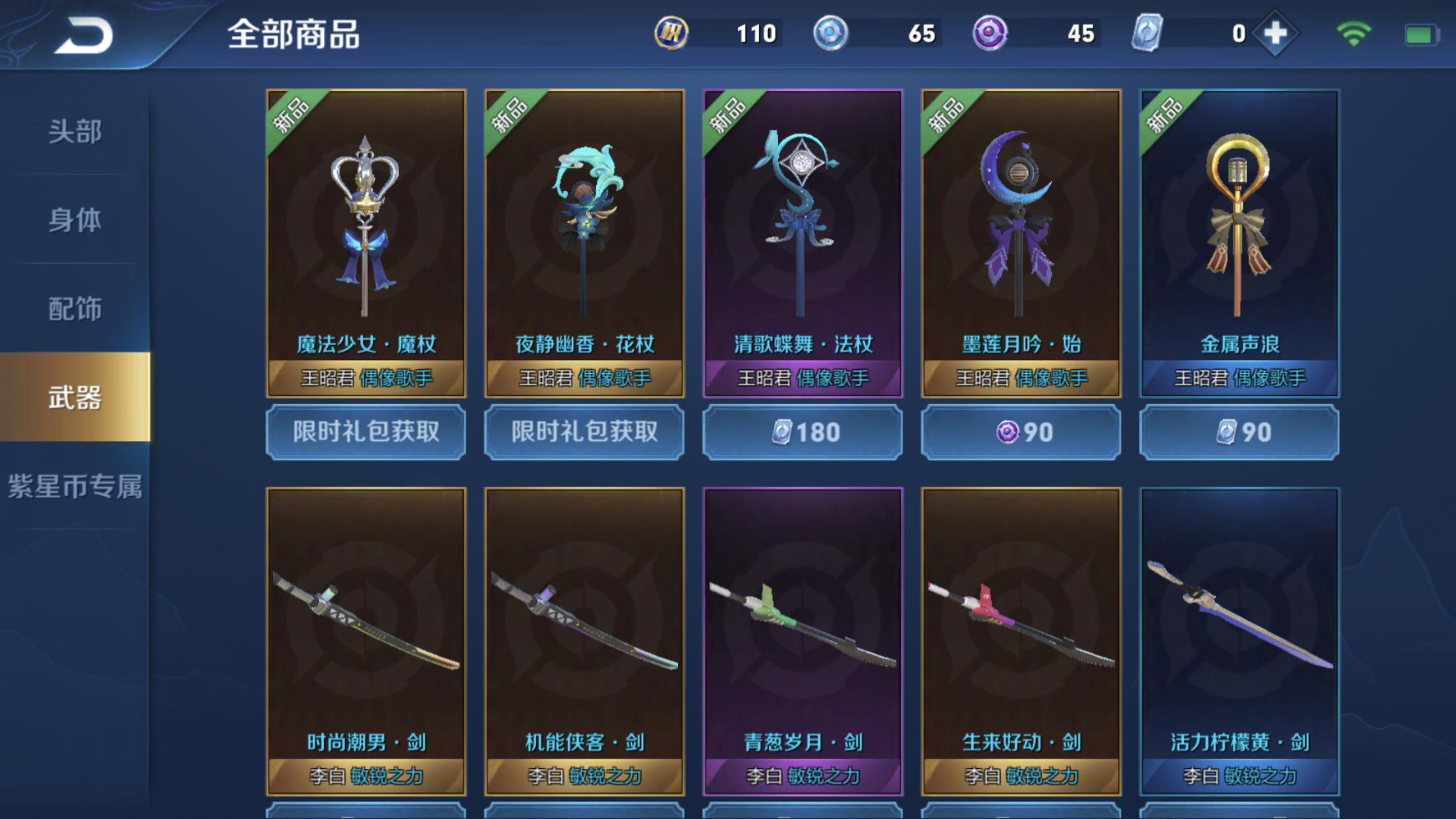Buy 清歌蝶舞·法杖 for 180 tickets

click(803, 432)
